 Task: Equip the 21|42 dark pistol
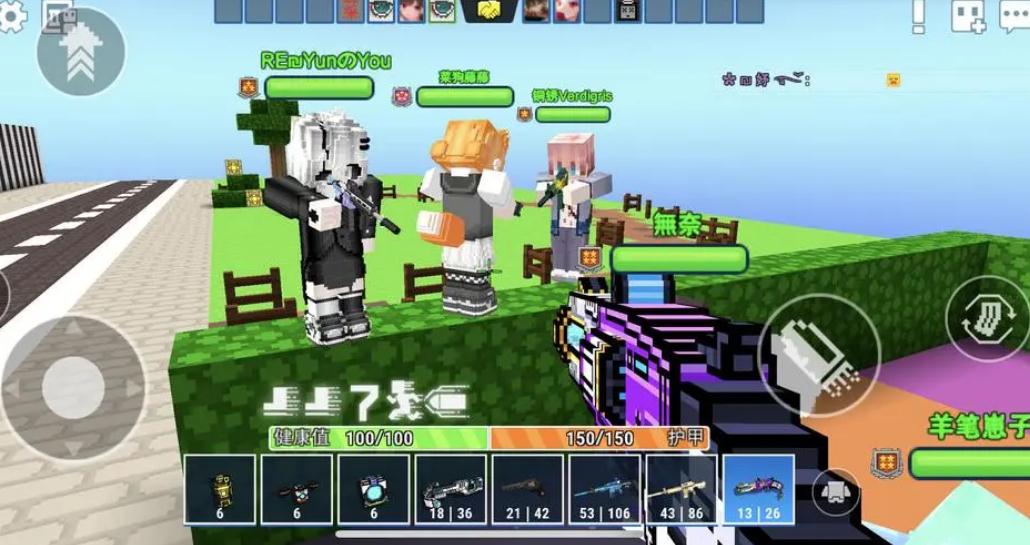tap(528, 490)
